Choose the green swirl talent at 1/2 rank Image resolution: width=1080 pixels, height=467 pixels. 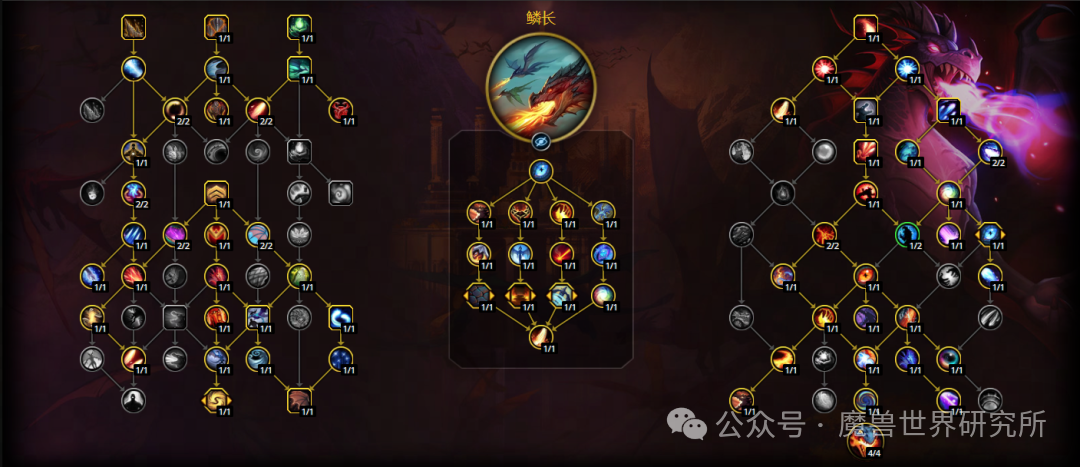(x=907, y=234)
